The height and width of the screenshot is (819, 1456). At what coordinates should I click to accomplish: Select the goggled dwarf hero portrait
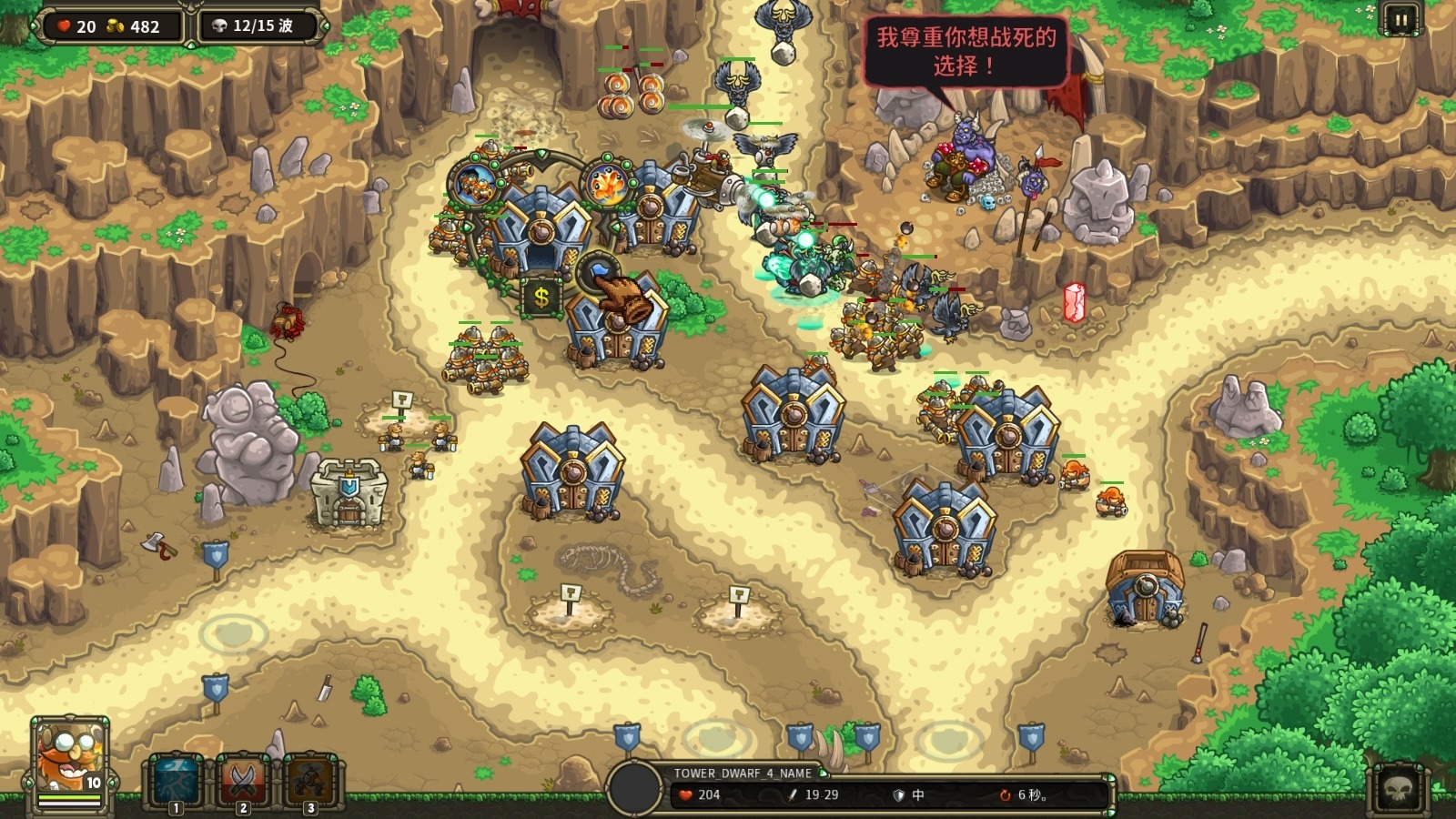pyautogui.click(x=70, y=761)
